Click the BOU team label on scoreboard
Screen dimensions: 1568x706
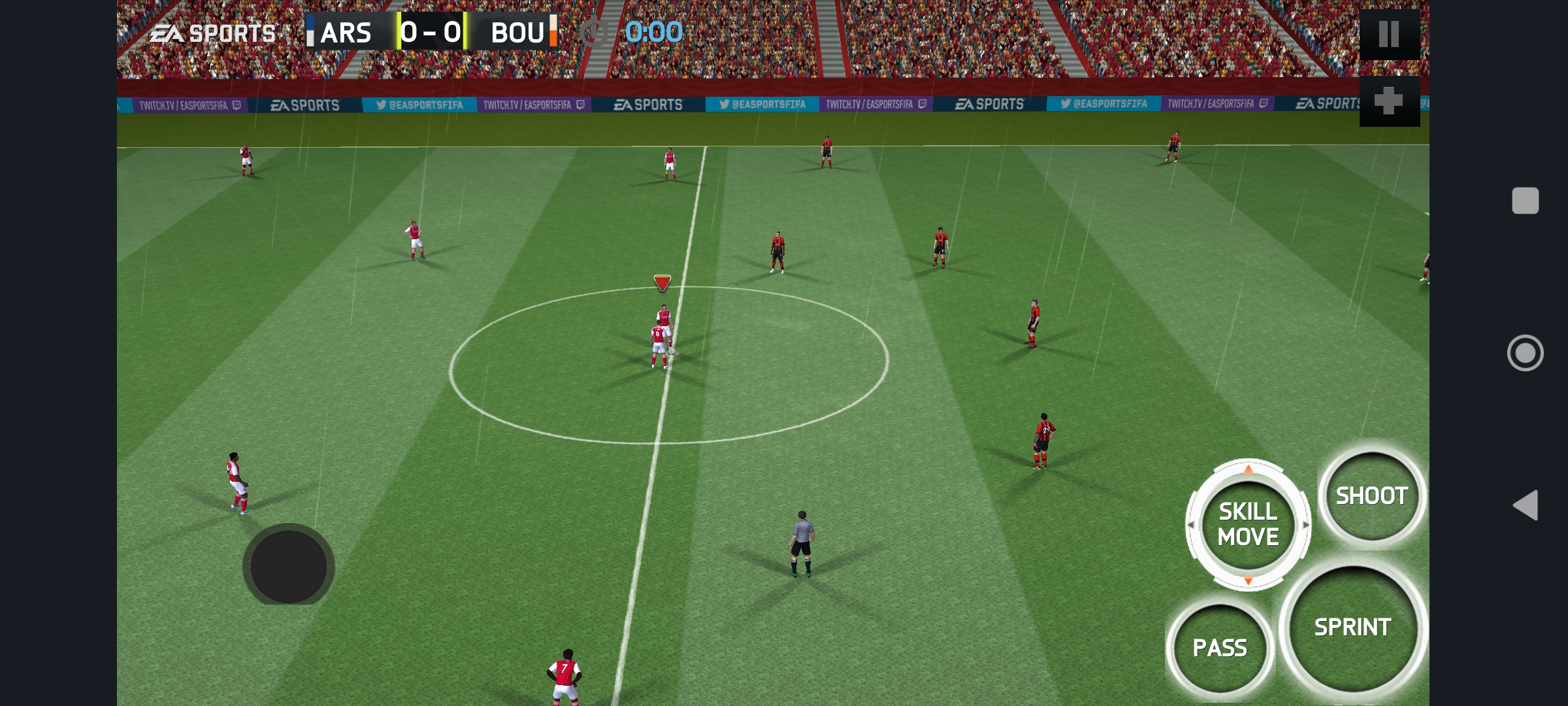(519, 32)
